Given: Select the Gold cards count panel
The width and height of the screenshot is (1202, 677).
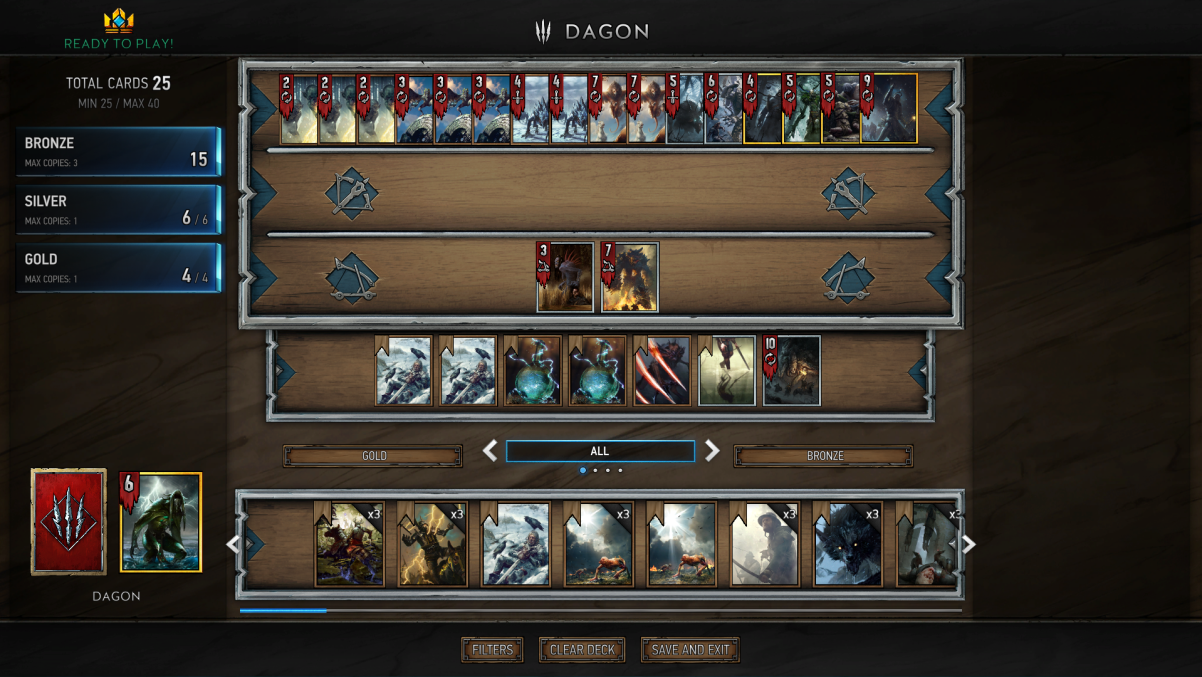Looking at the screenshot, I should click(118, 267).
